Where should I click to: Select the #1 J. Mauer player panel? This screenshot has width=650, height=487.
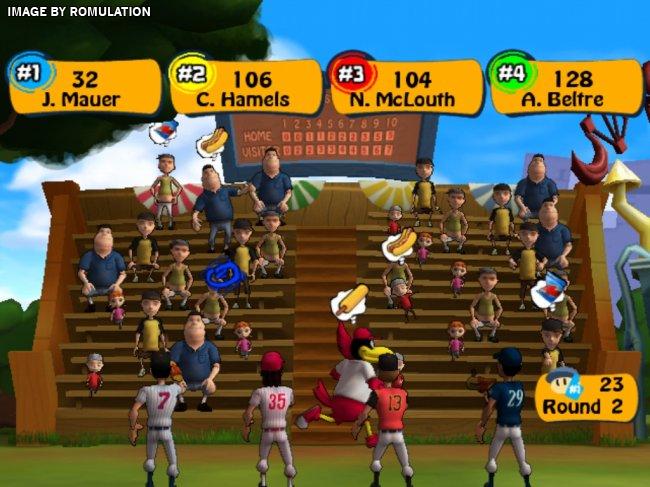click(87, 87)
